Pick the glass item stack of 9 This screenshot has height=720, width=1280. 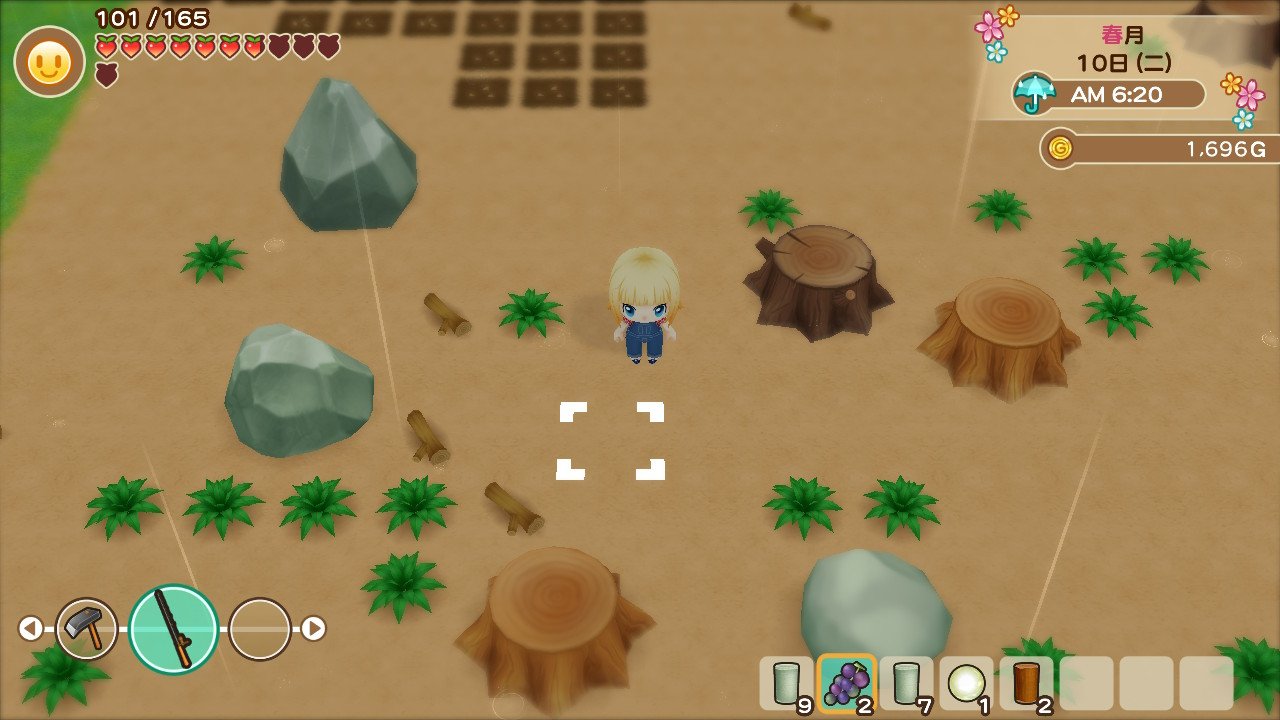(787, 684)
